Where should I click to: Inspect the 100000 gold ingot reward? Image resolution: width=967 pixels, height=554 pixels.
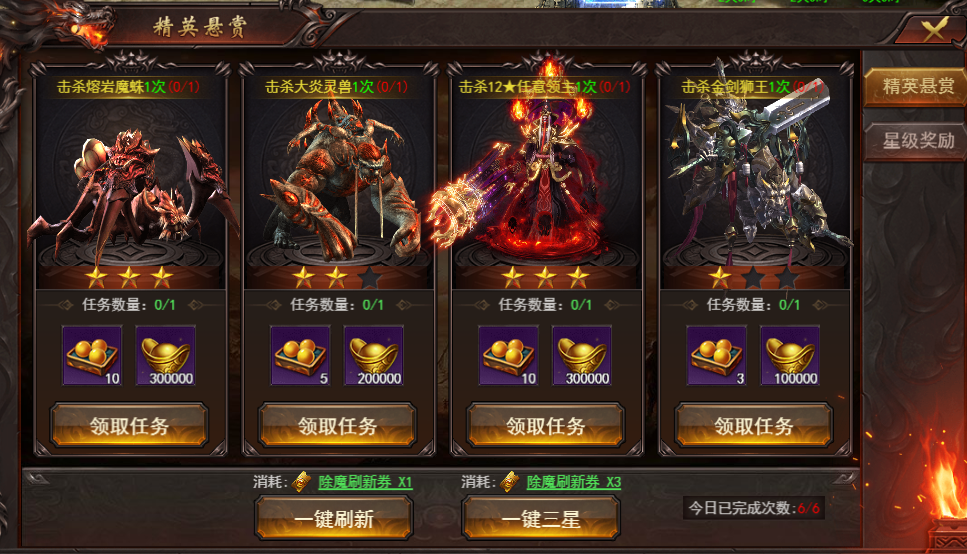[790, 356]
